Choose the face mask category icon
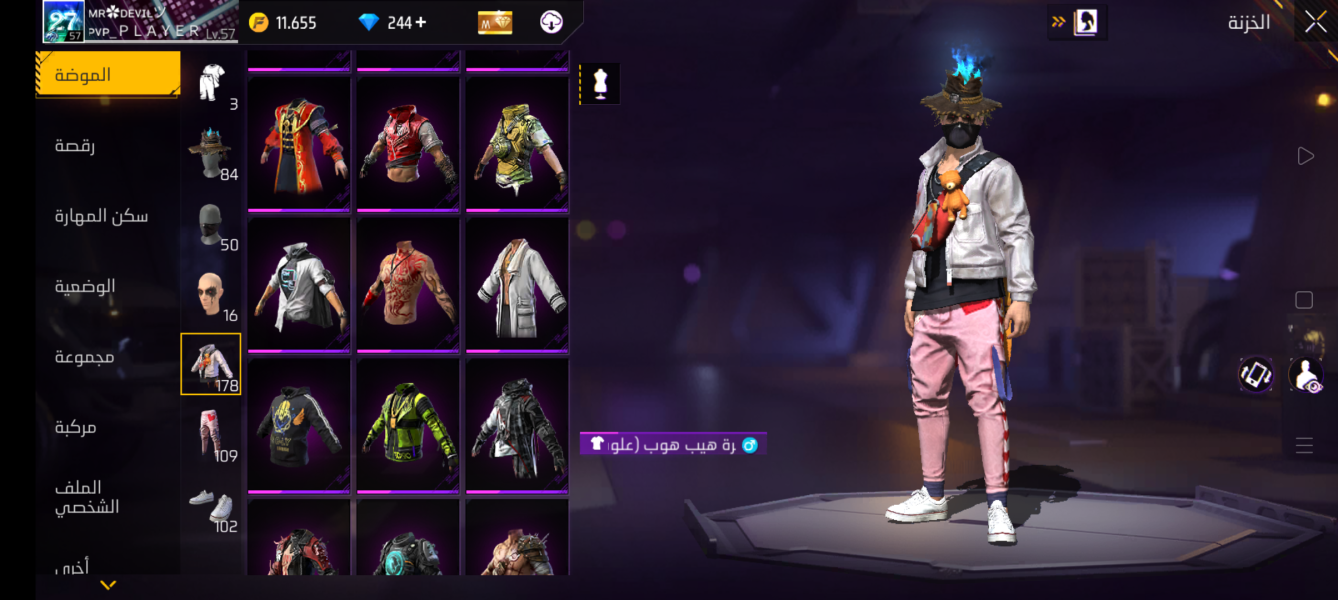 tap(211, 224)
